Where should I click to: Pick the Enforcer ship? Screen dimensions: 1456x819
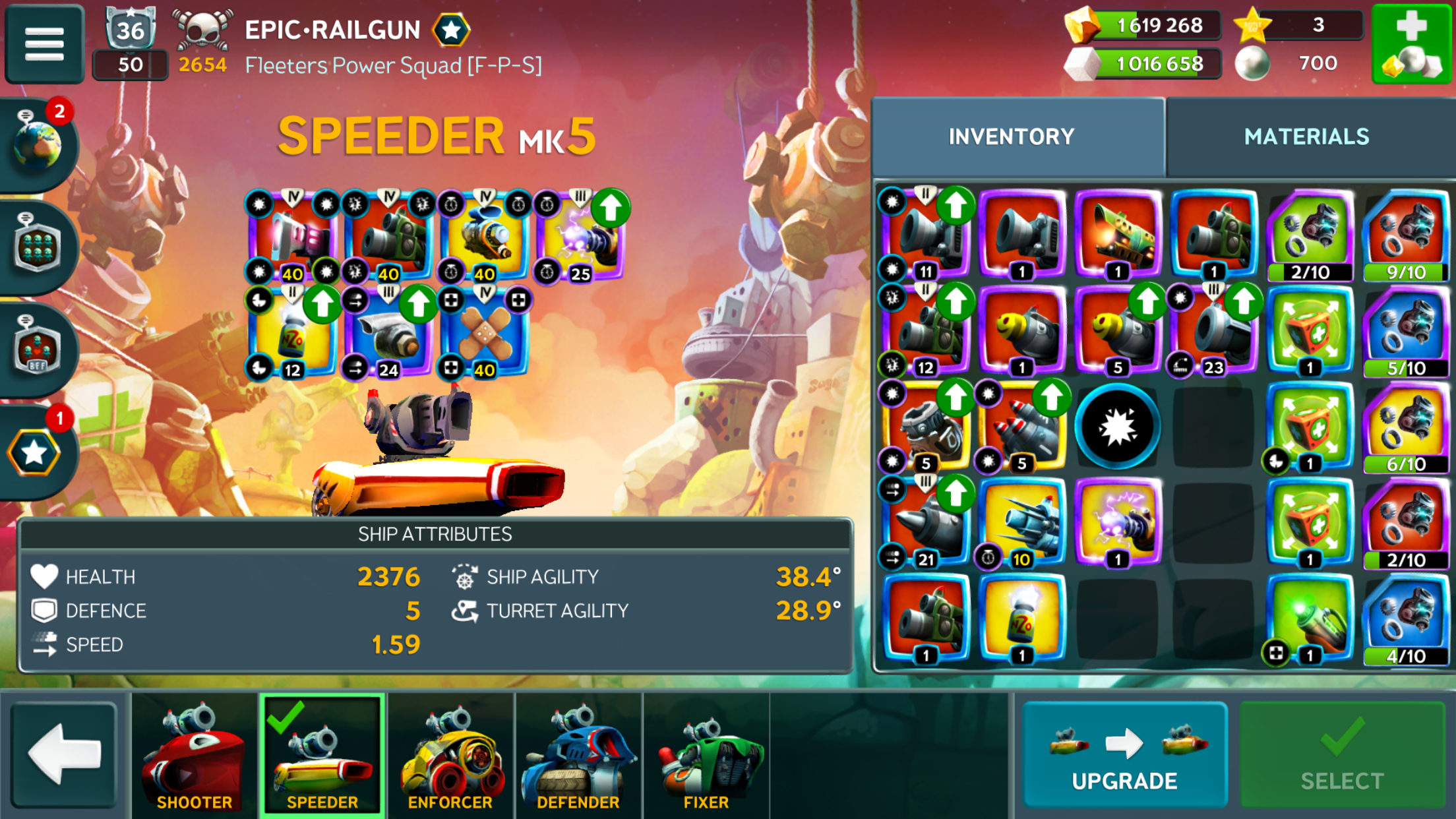click(x=450, y=754)
